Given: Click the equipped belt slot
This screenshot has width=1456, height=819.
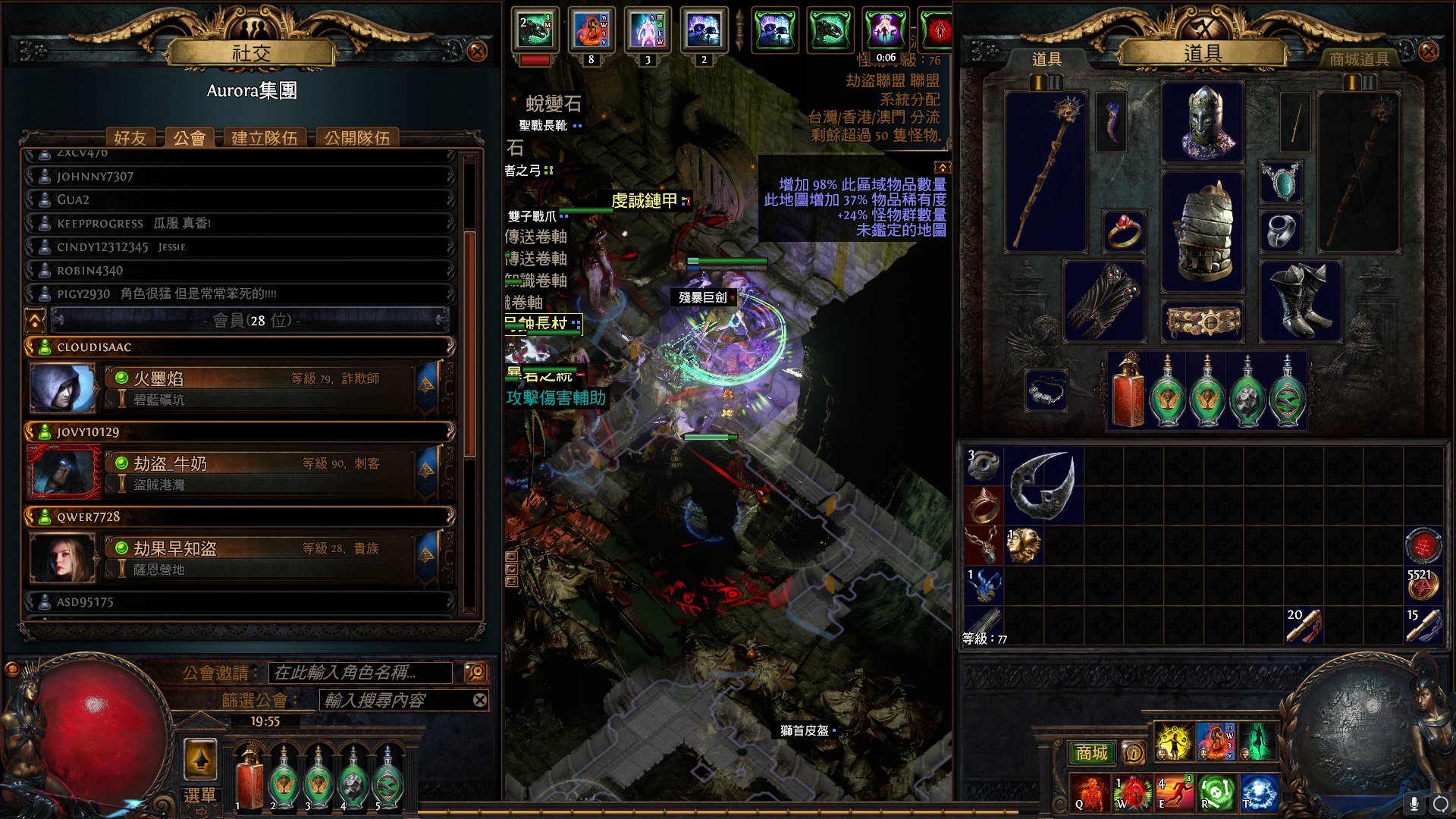Looking at the screenshot, I should [x=1203, y=322].
